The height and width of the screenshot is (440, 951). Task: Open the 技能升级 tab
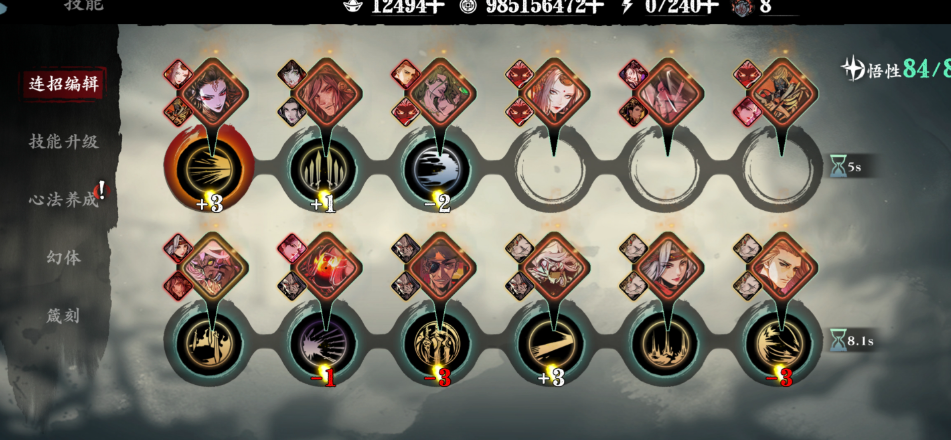[x=64, y=142]
